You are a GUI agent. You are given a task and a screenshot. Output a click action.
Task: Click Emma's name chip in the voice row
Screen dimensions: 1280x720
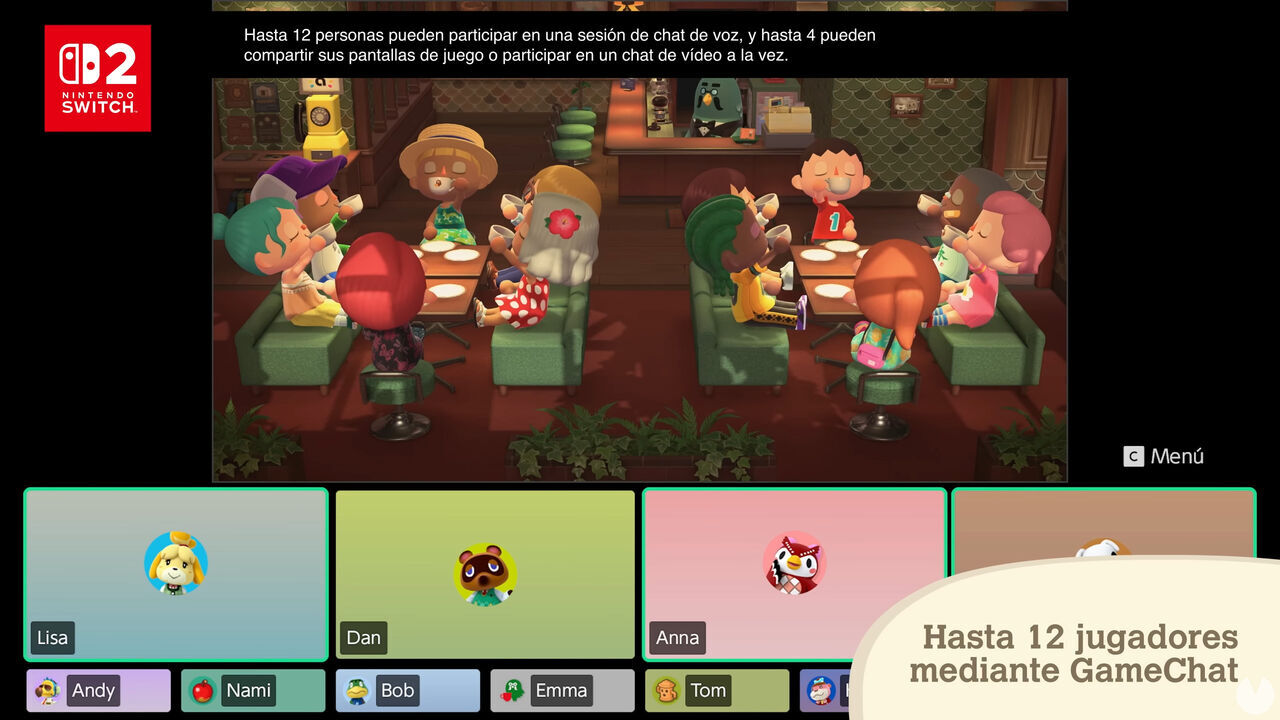click(565, 690)
